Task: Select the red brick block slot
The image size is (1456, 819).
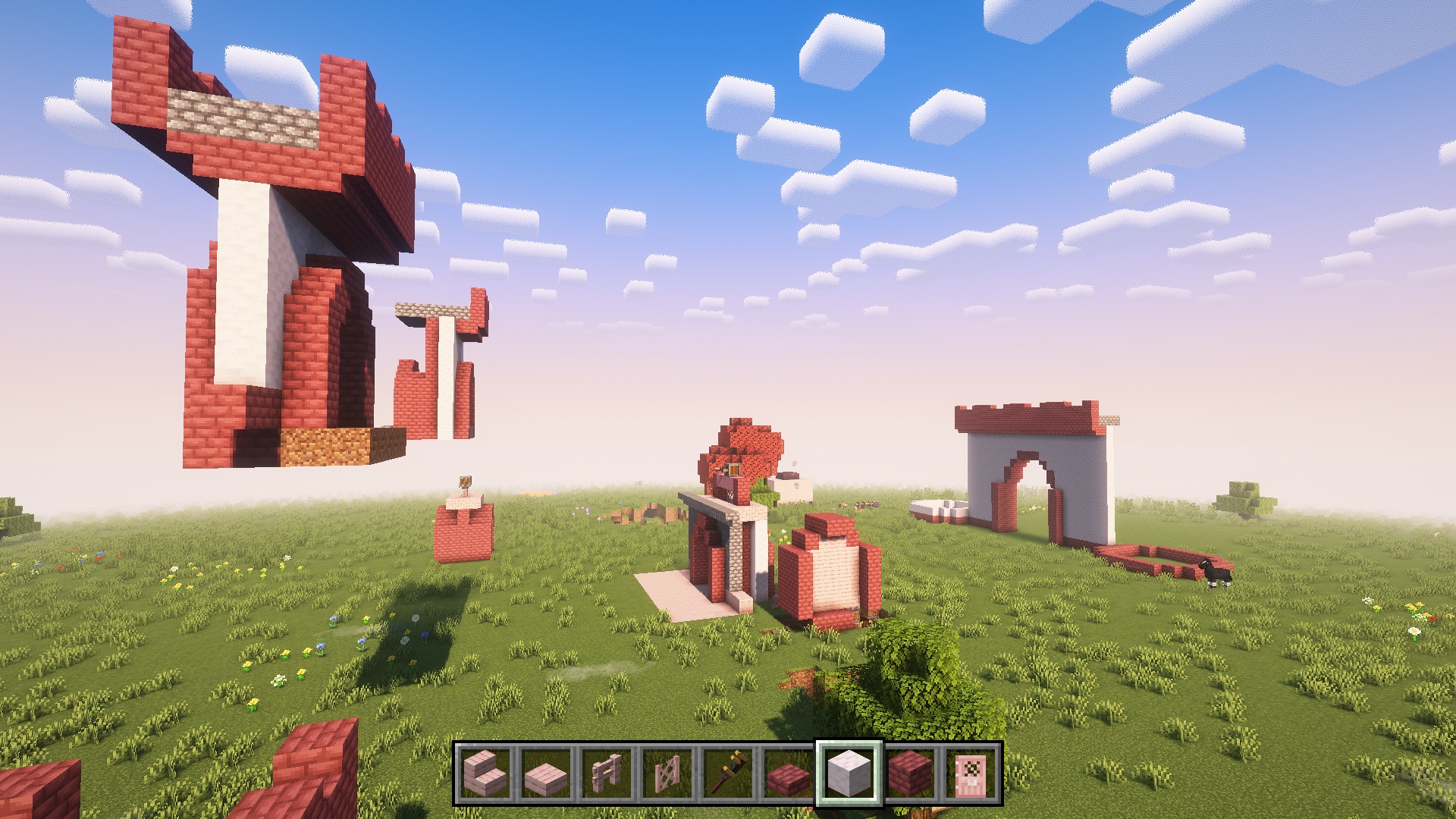Action: tap(910, 773)
